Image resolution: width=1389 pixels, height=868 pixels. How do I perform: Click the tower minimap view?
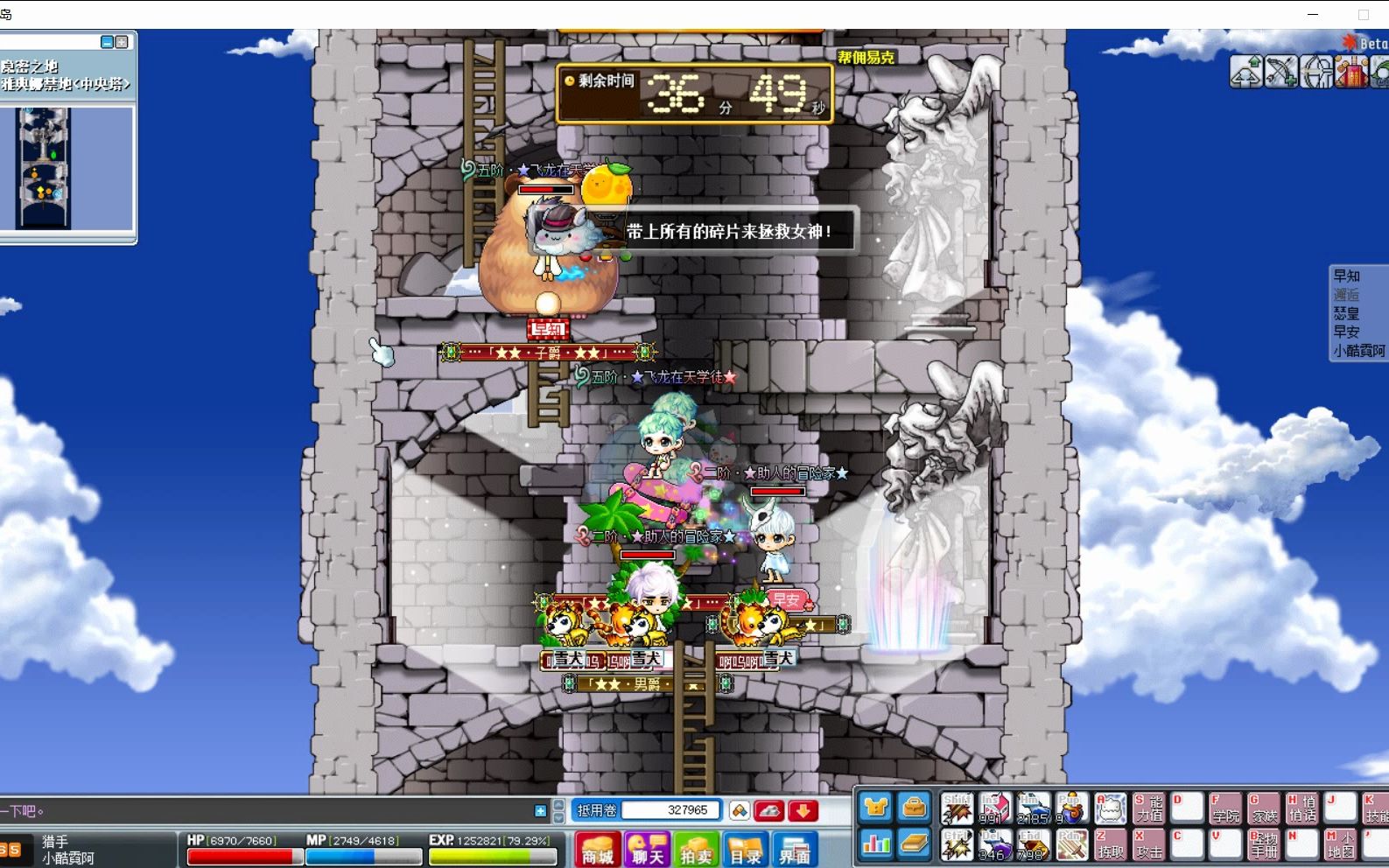(43, 168)
